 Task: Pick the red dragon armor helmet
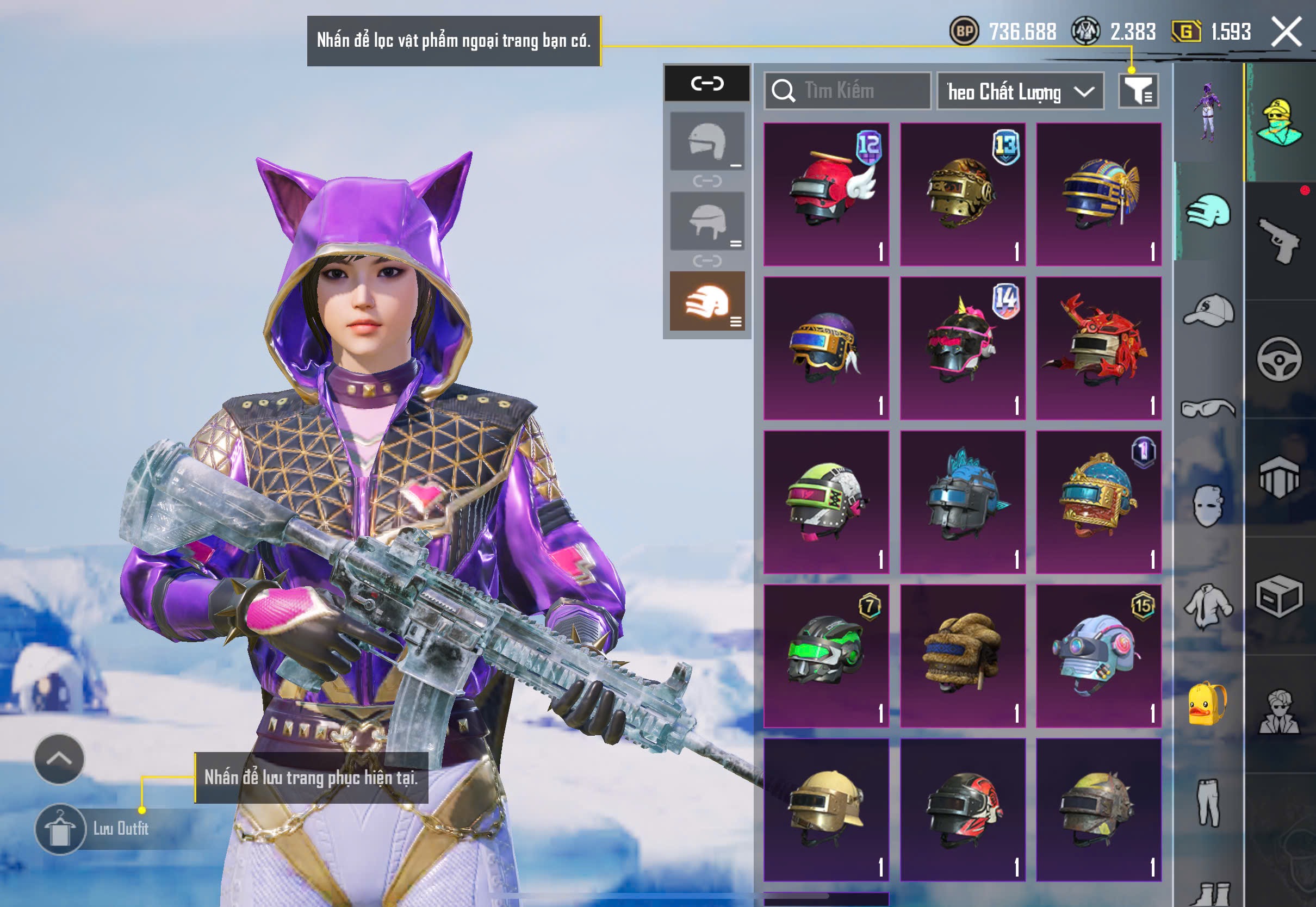click(1098, 349)
